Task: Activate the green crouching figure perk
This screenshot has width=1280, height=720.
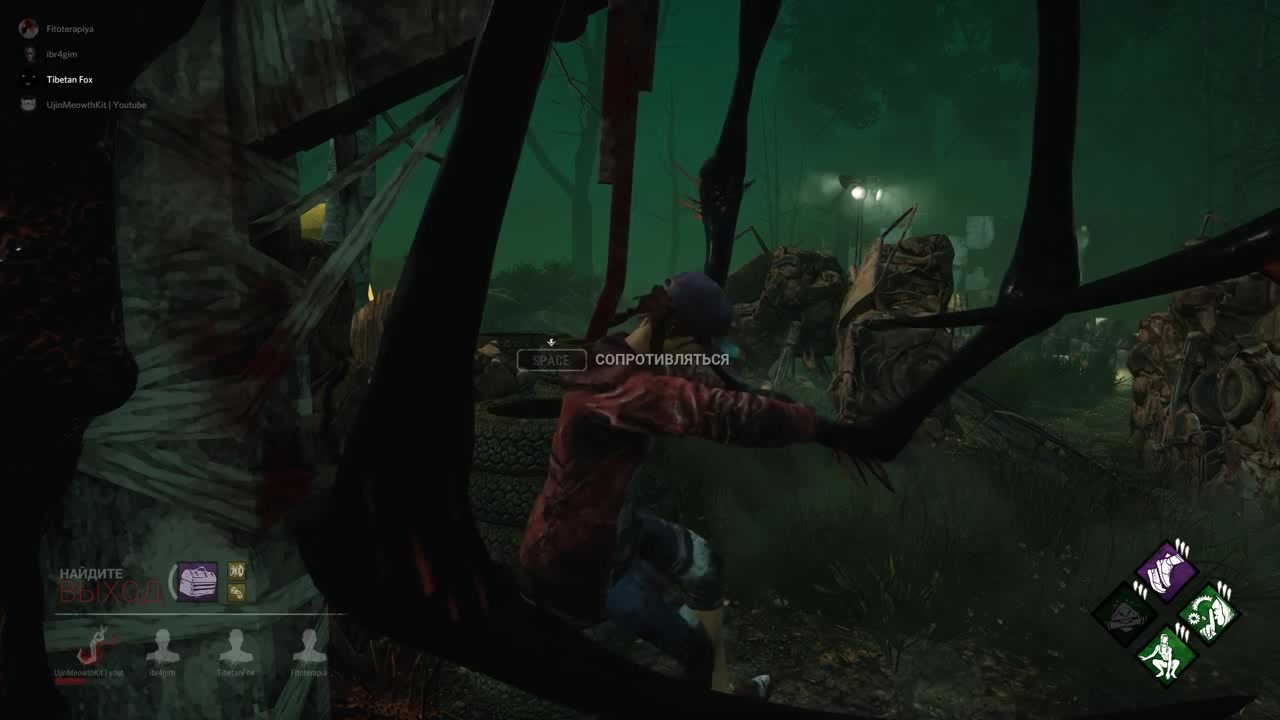Action: pyautogui.click(x=1166, y=656)
